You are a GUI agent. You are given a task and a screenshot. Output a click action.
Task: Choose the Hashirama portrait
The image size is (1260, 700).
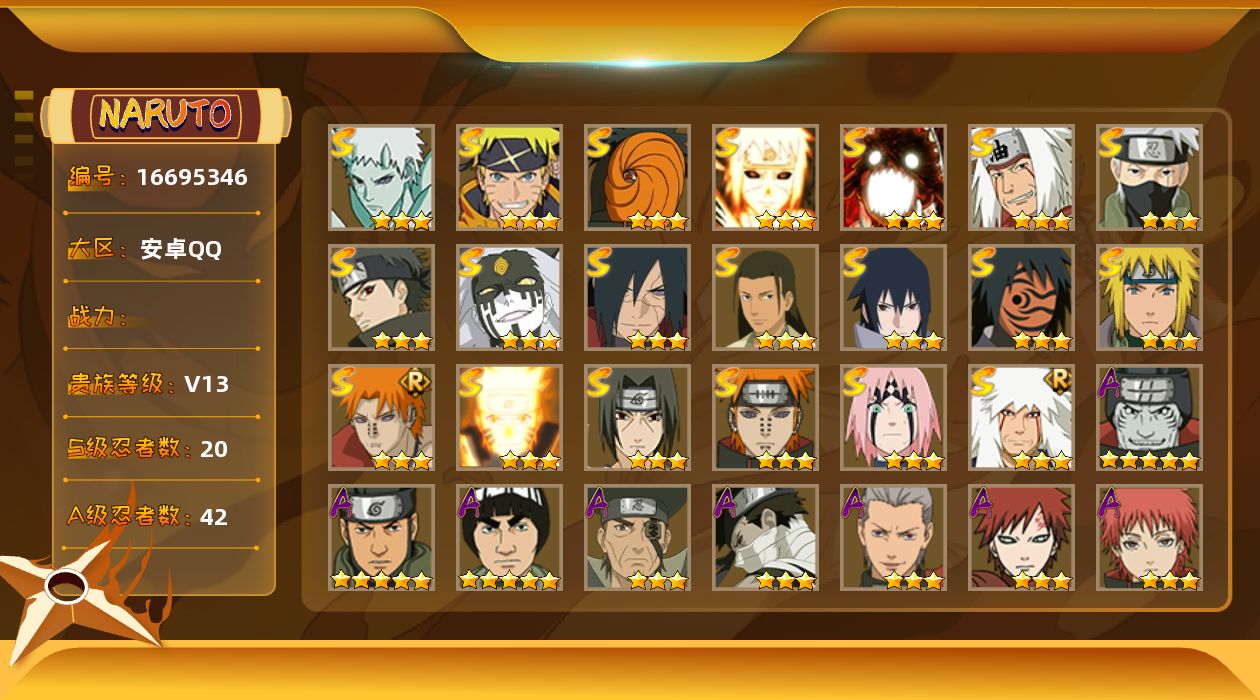tap(765, 297)
